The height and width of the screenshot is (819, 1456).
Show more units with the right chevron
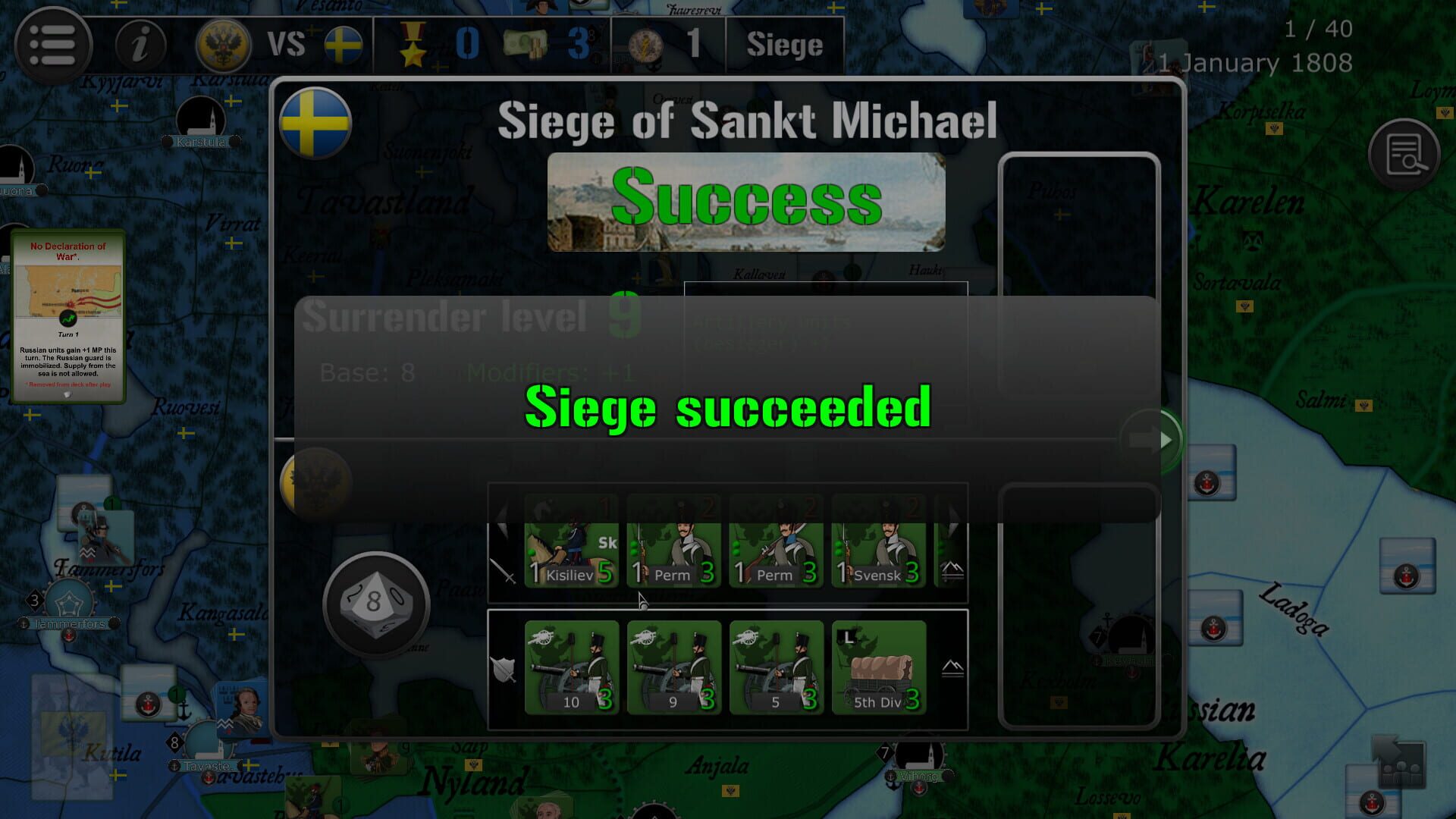coord(954,520)
